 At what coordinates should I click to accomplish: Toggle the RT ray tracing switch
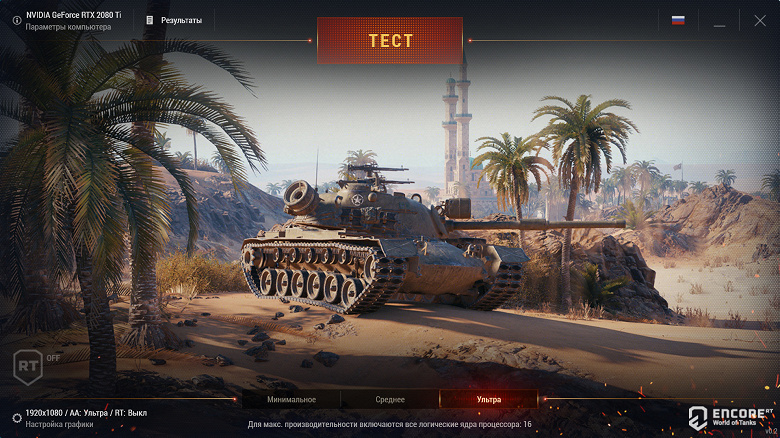[29, 365]
